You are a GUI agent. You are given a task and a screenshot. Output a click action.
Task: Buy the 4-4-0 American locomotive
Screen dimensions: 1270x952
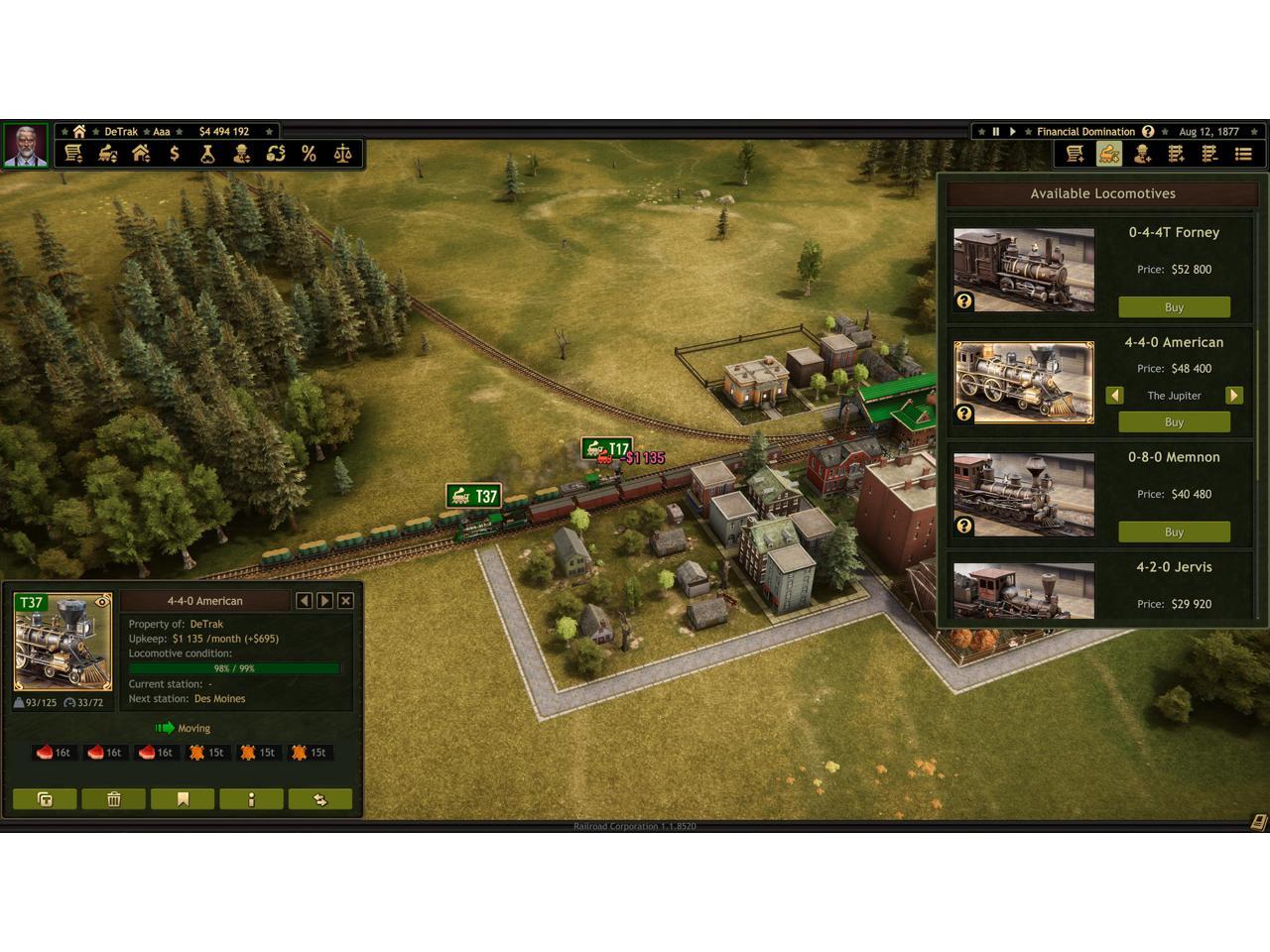pos(1174,421)
